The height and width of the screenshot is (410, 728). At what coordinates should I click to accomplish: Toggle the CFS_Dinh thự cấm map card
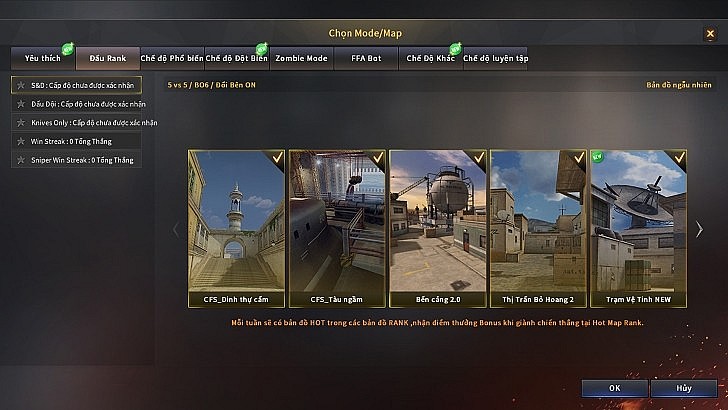[x=236, y=227]
